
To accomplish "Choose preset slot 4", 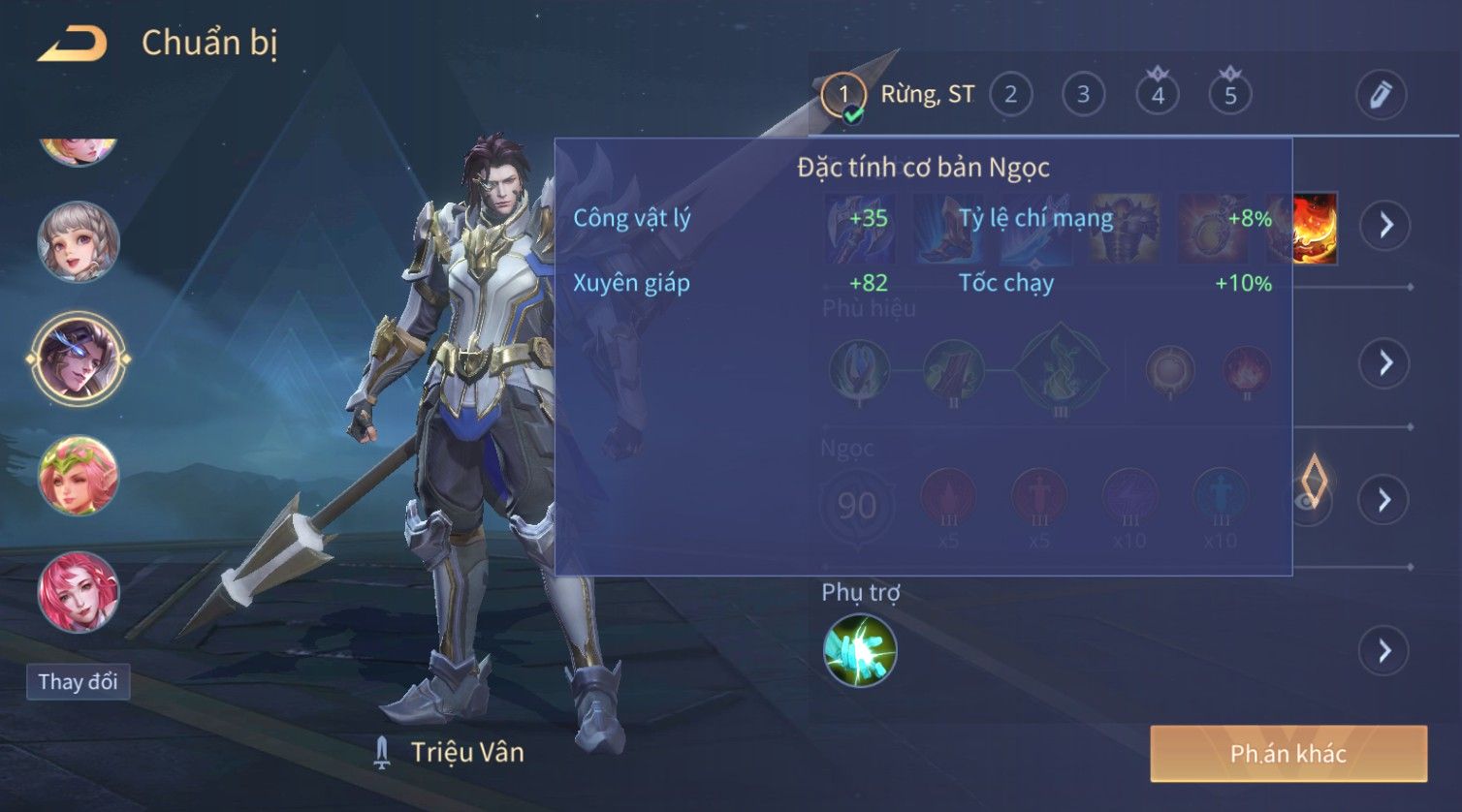I will pos(1157,95).
